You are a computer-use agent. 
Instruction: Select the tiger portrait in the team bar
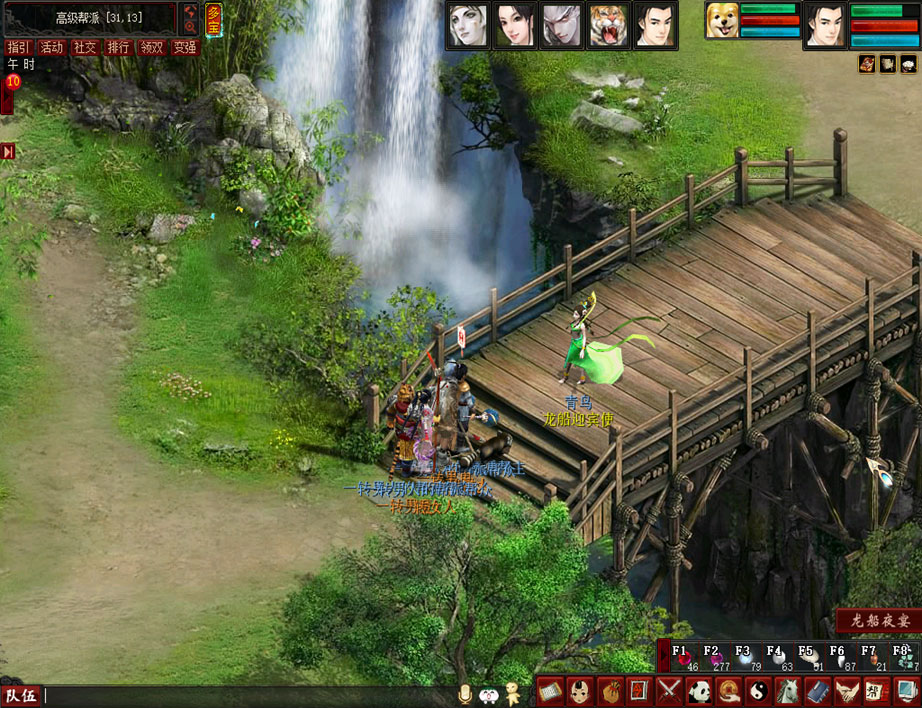pyautogui.click(x=609, y=26)
